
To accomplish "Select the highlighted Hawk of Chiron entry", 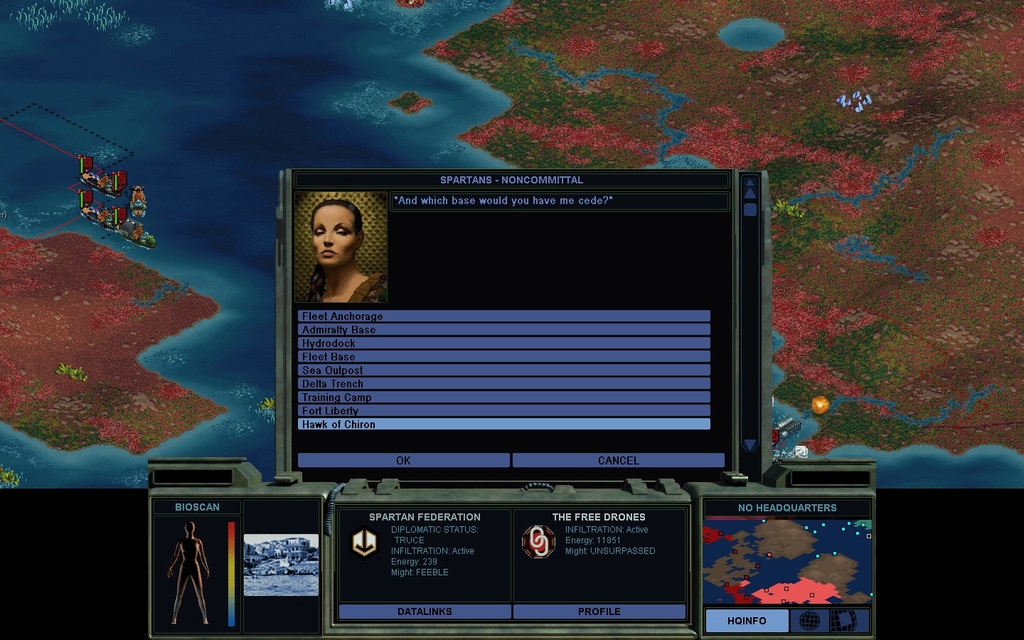I will [504, 424].
